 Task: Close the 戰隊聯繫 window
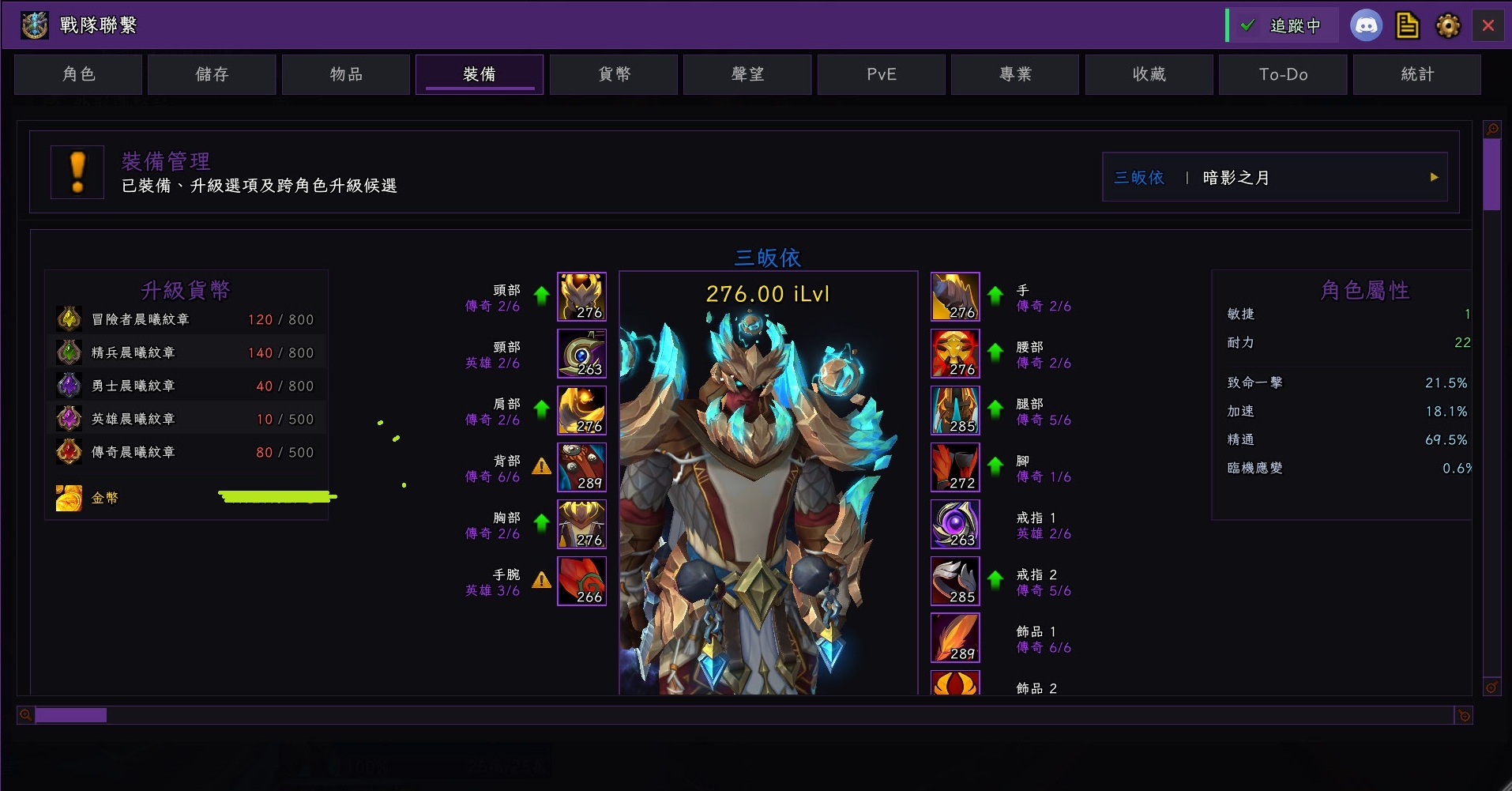(x=1488, y=25)
